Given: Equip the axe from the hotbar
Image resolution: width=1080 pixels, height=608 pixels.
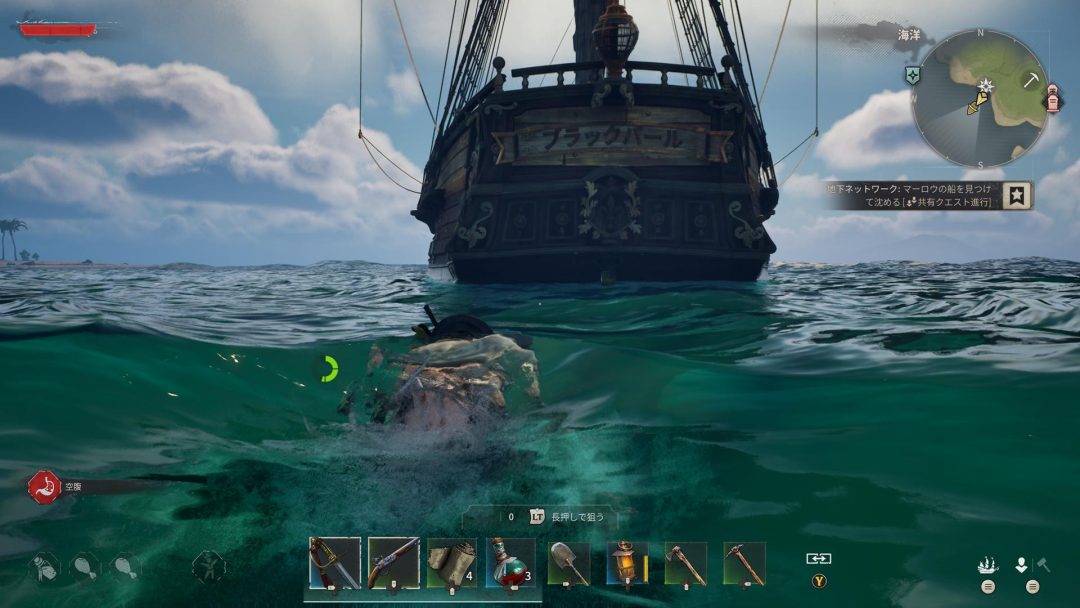Looking at the screenshot, I should [686, 563].
